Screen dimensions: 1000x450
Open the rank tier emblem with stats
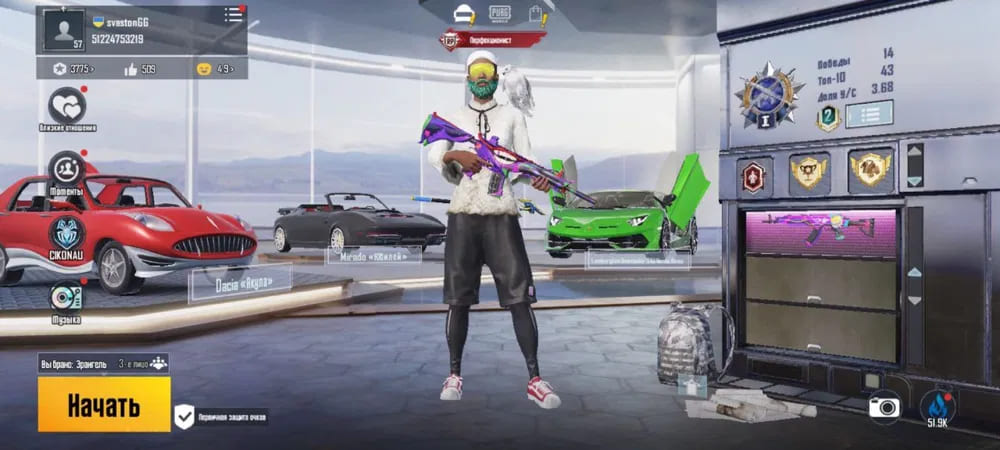tap(769, 96)
